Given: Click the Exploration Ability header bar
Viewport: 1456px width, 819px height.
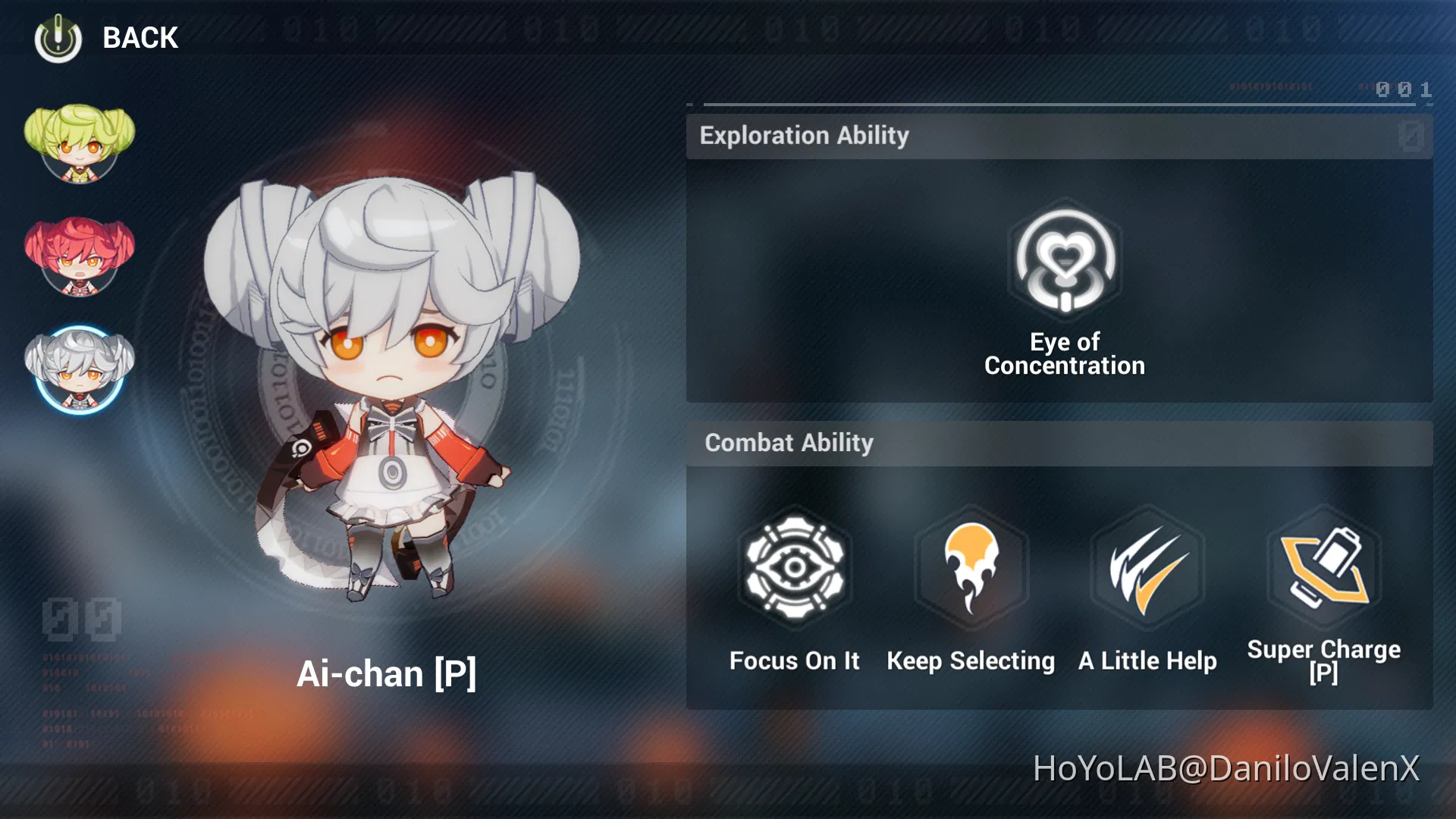Looking at the screenshot, I should (x=804, y=136).
